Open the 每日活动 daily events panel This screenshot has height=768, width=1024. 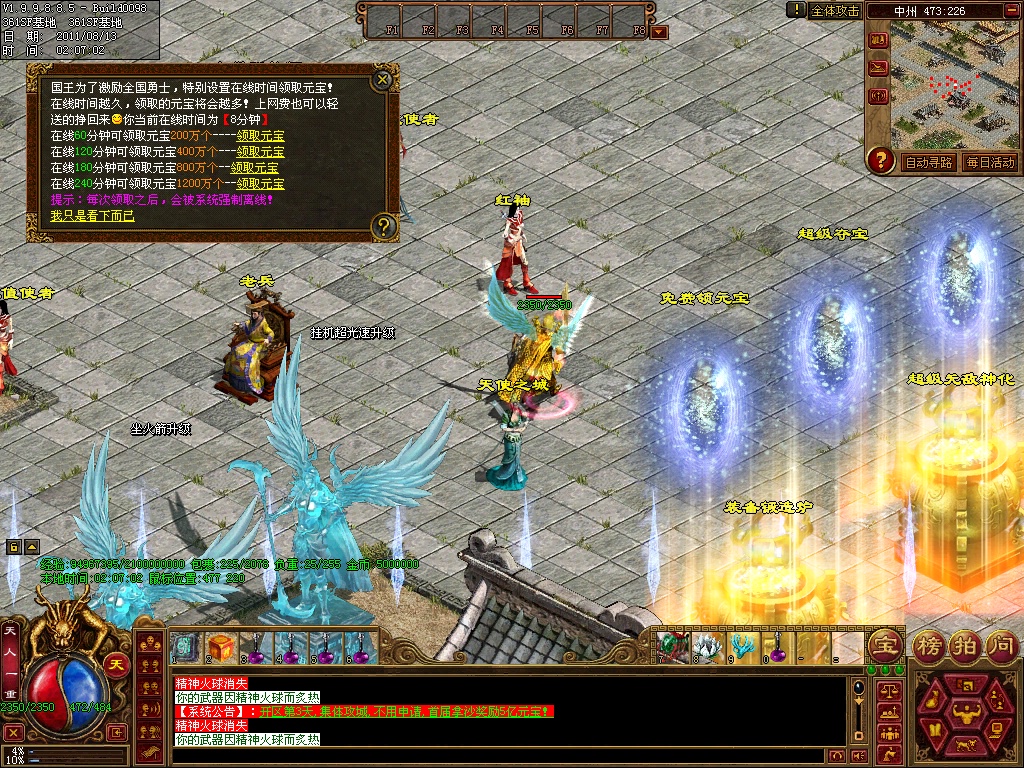click(x=990, y=162)
